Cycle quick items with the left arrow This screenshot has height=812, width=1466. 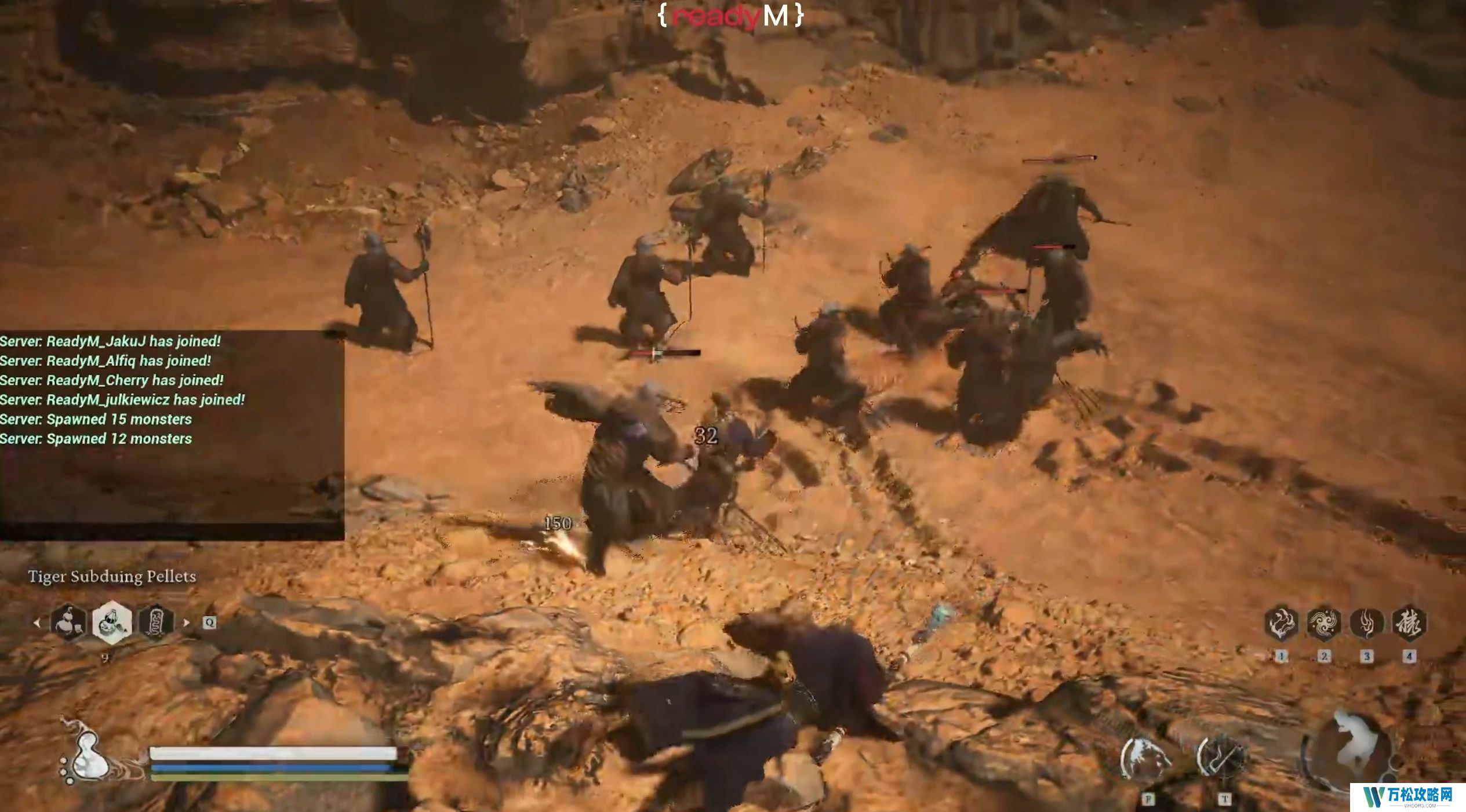point(37,623)
